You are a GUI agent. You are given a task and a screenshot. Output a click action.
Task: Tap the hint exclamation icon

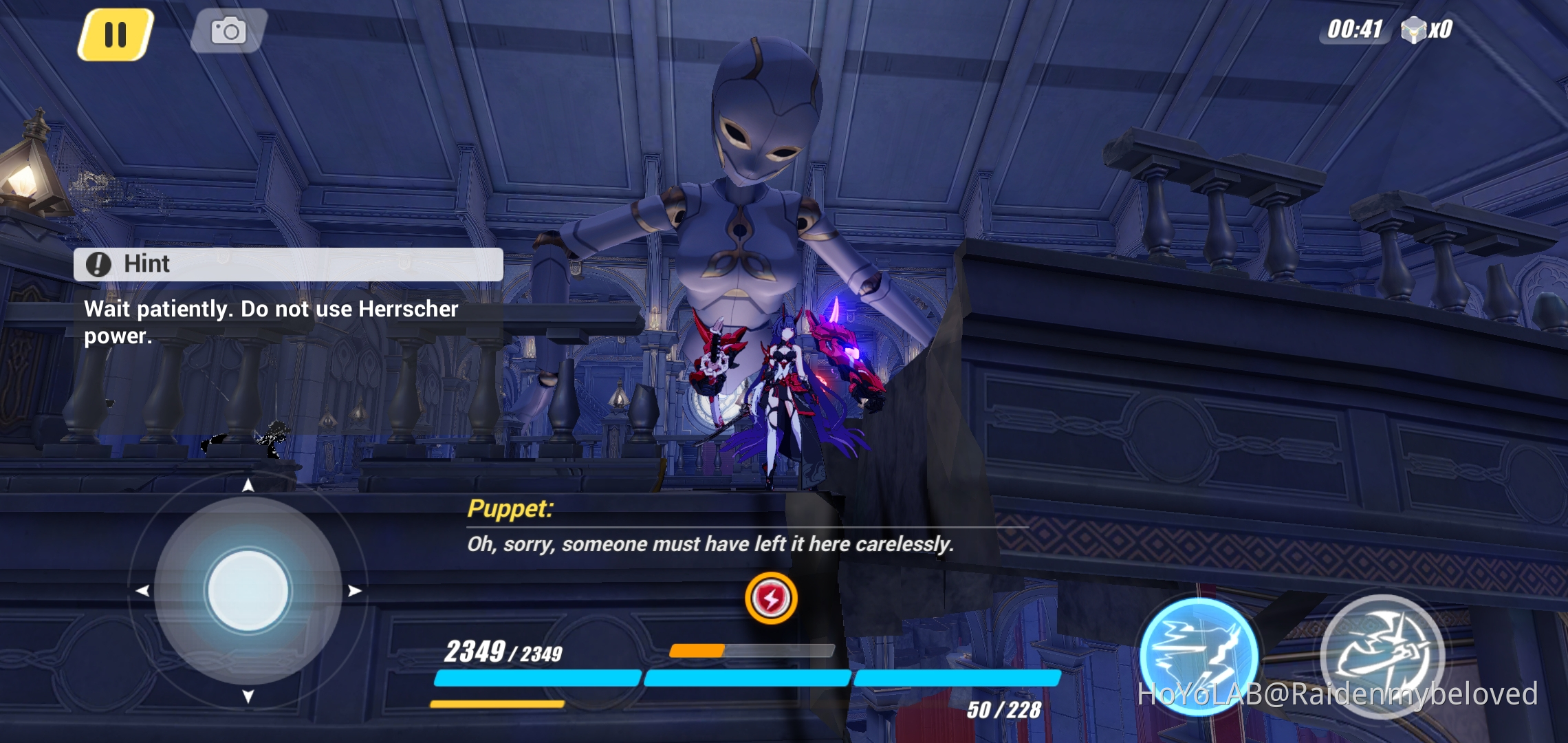pos(97,264)
